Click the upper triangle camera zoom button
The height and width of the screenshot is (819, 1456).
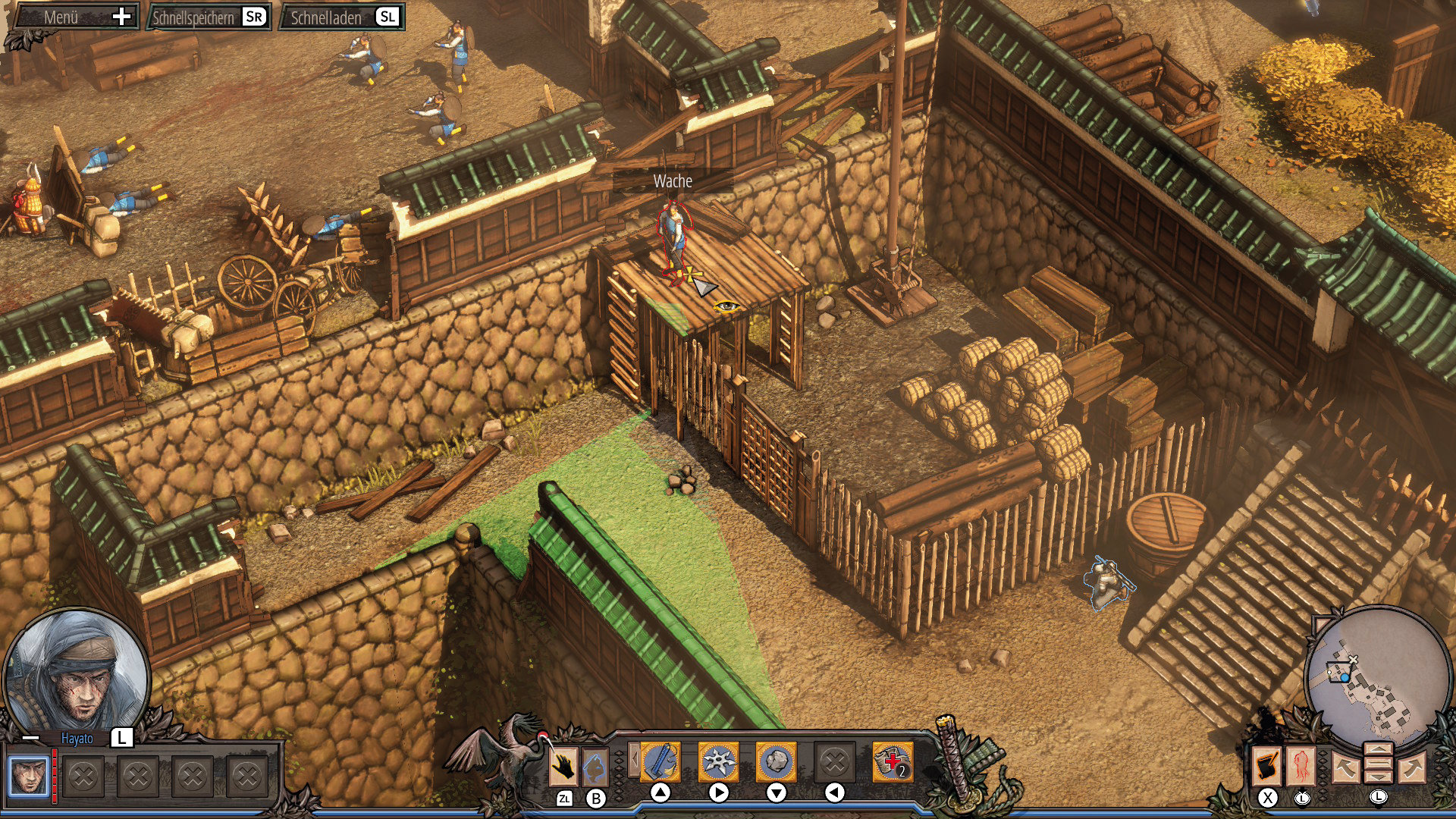(x=1378, y=750)
